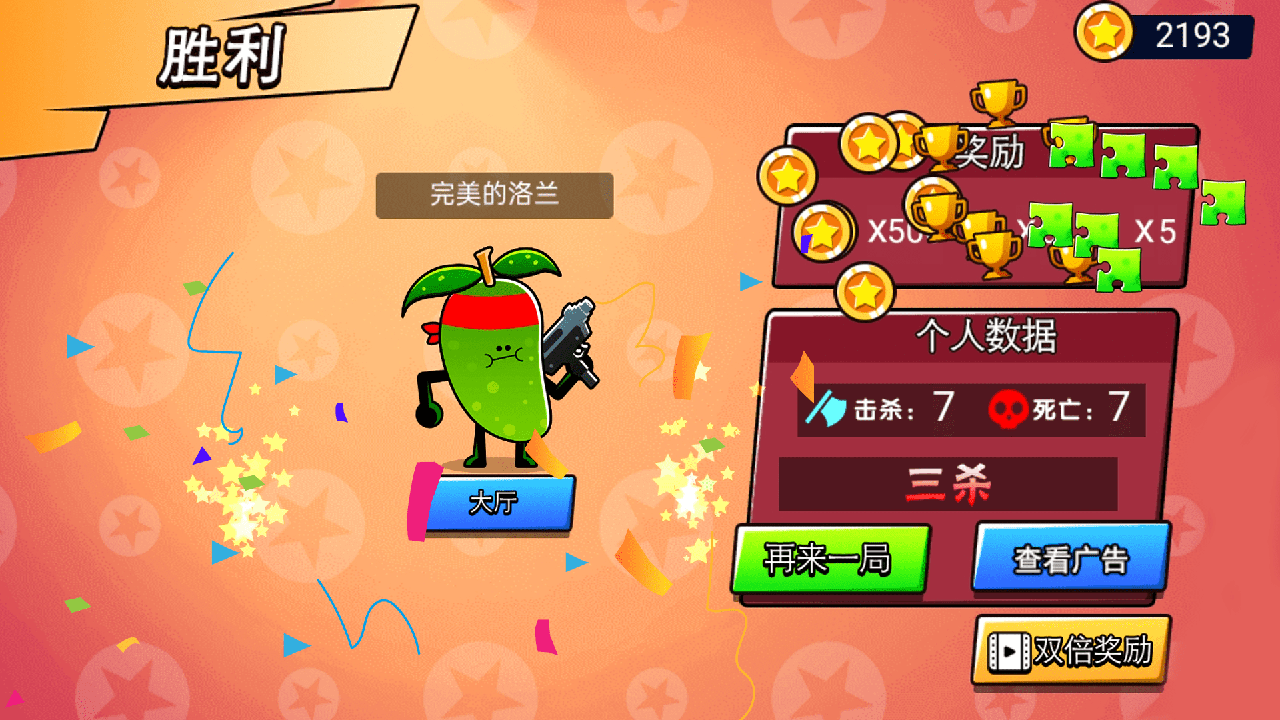Image resolution: width=1280 pixels, height=720 pixels.
Task: Click the 完美的洛兰 nameplate above the character
Action: pyautogui.click(x=493, y=195)
